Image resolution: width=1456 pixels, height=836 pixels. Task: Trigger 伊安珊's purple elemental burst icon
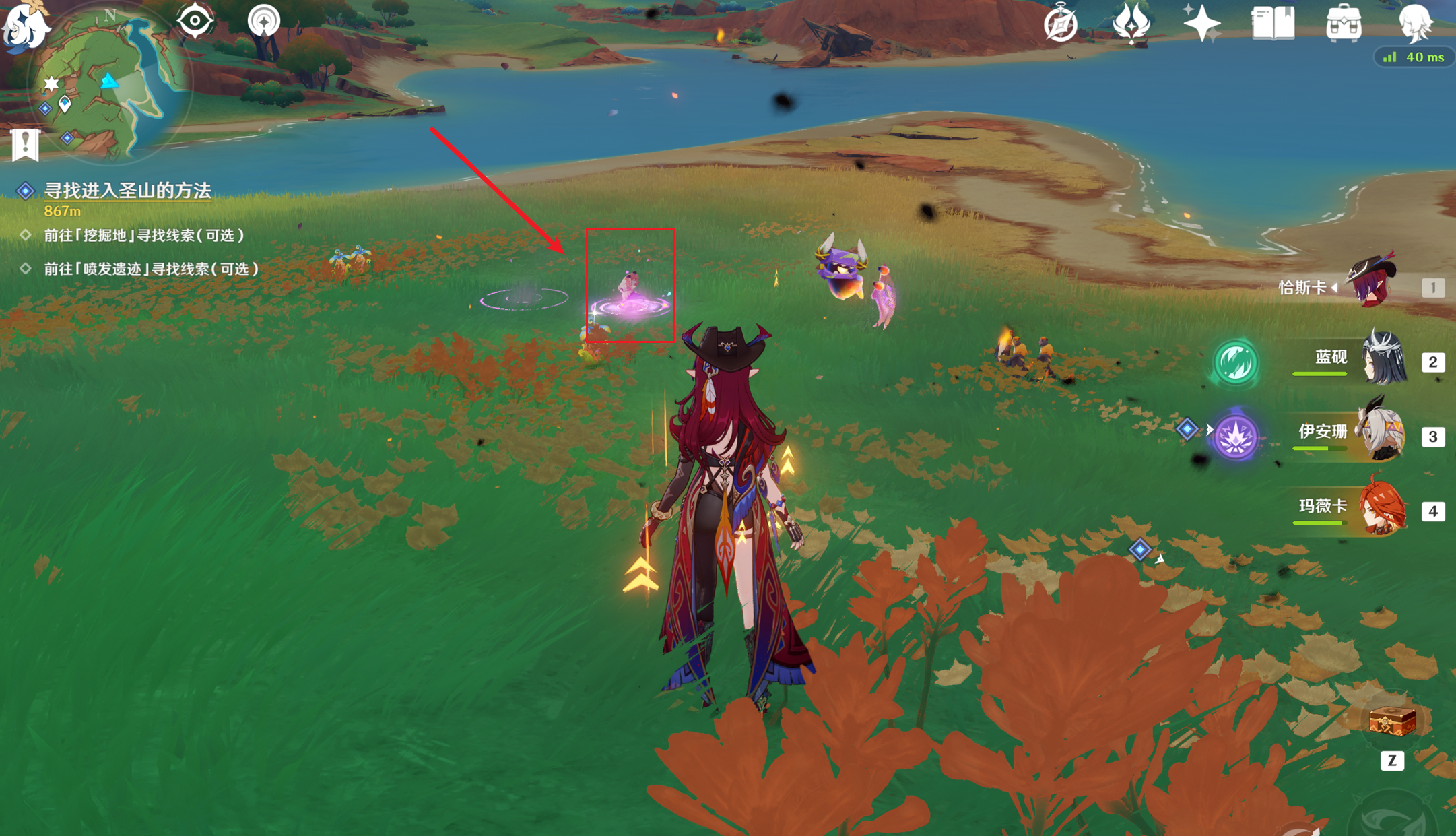click(1235, 437)
